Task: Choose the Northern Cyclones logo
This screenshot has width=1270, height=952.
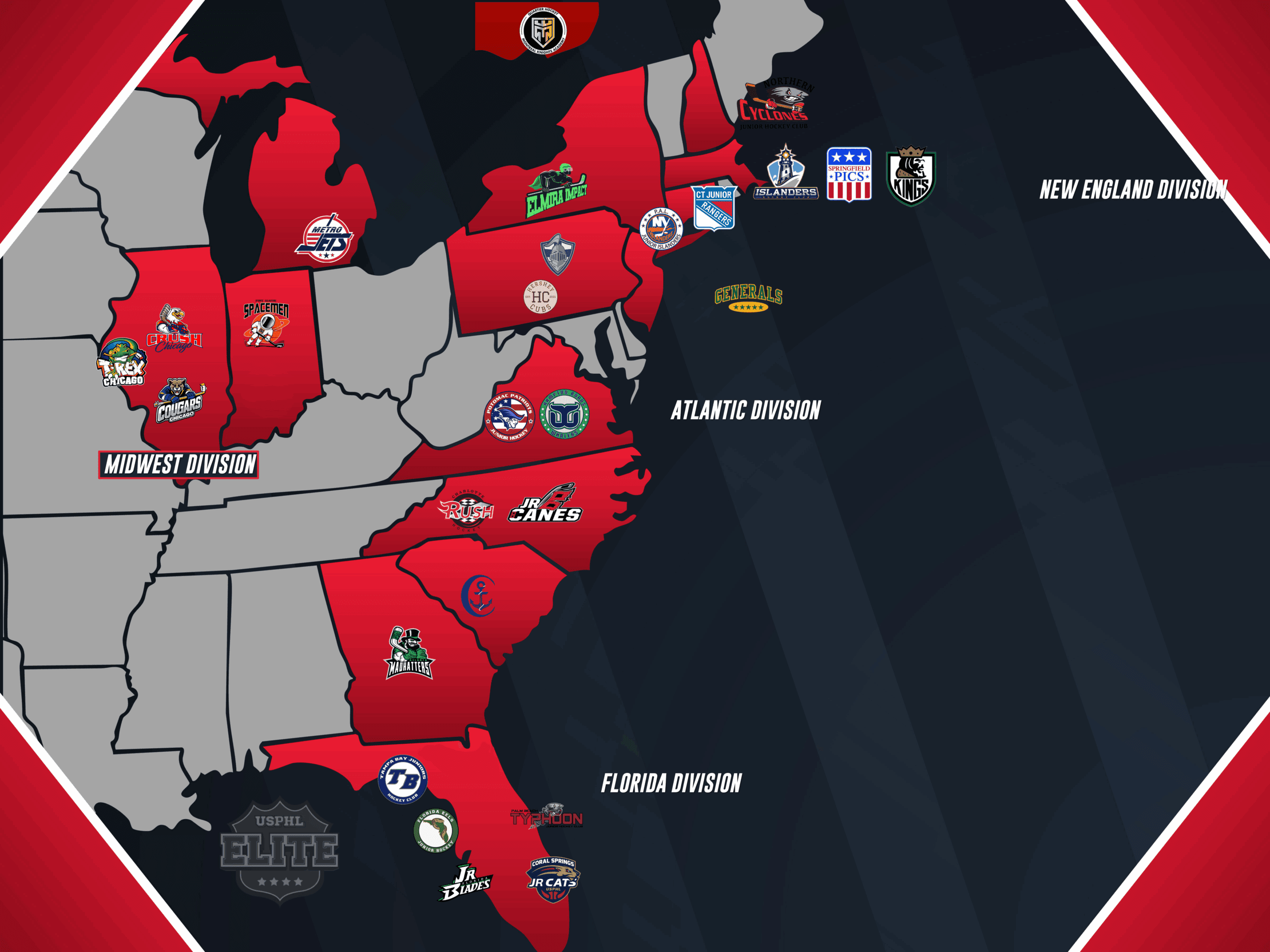Action: pos(774,105)
